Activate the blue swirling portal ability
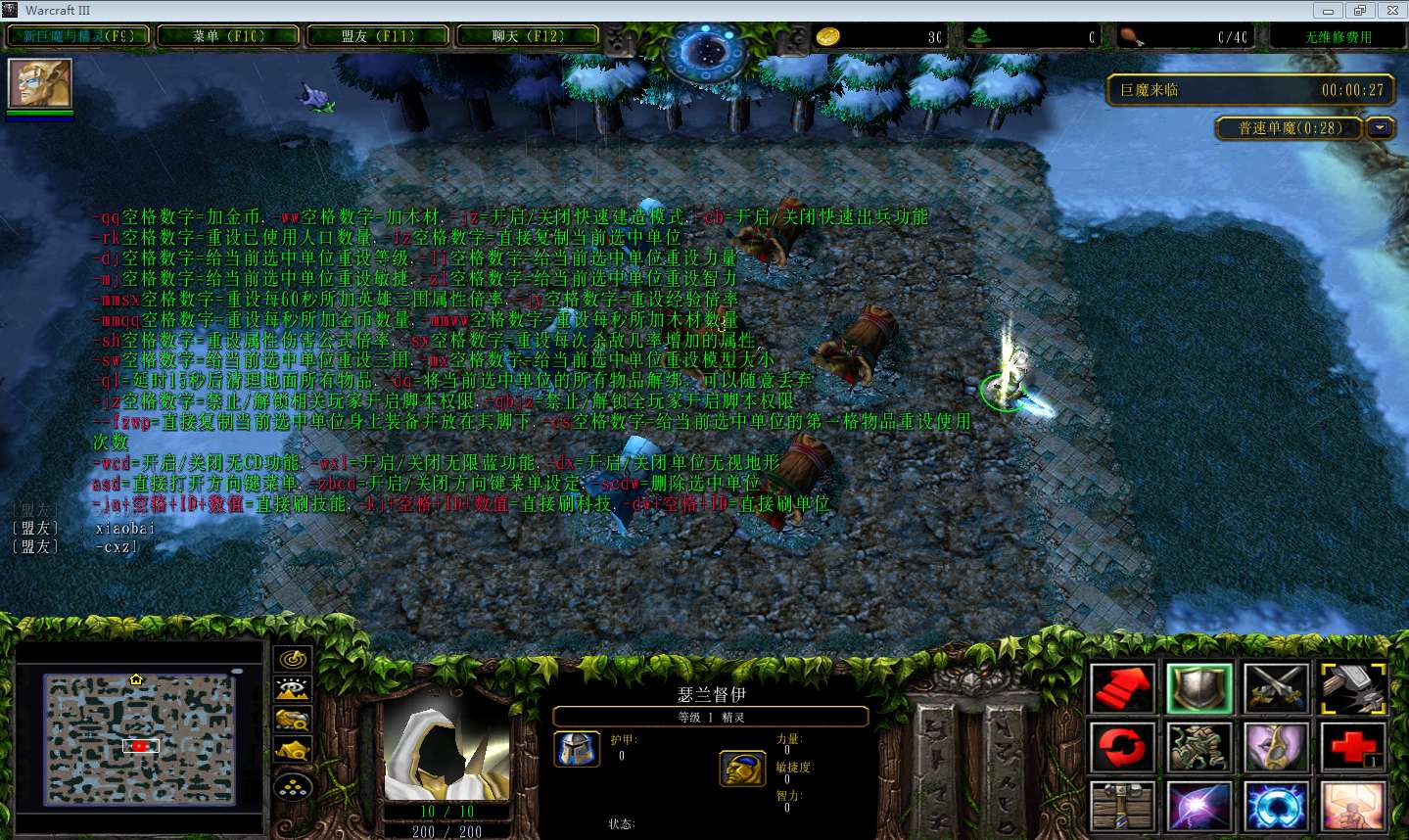The height and width of the screenshot is (840, 1409). coord(1276,806)
